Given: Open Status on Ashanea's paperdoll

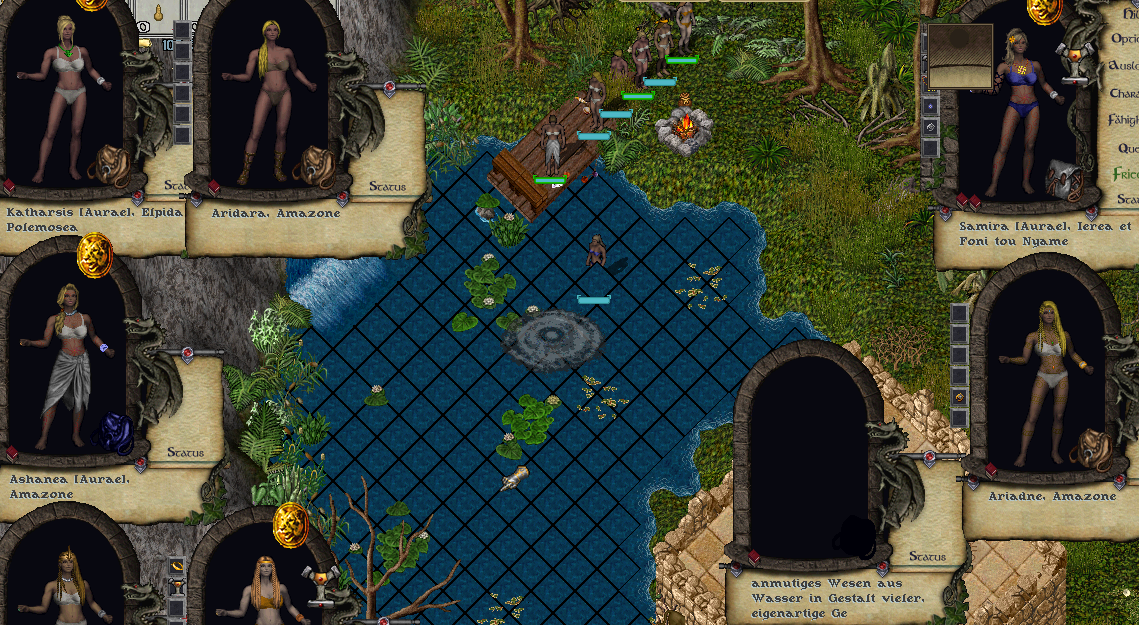Looking at the screenshot, I should coord(185,453).
